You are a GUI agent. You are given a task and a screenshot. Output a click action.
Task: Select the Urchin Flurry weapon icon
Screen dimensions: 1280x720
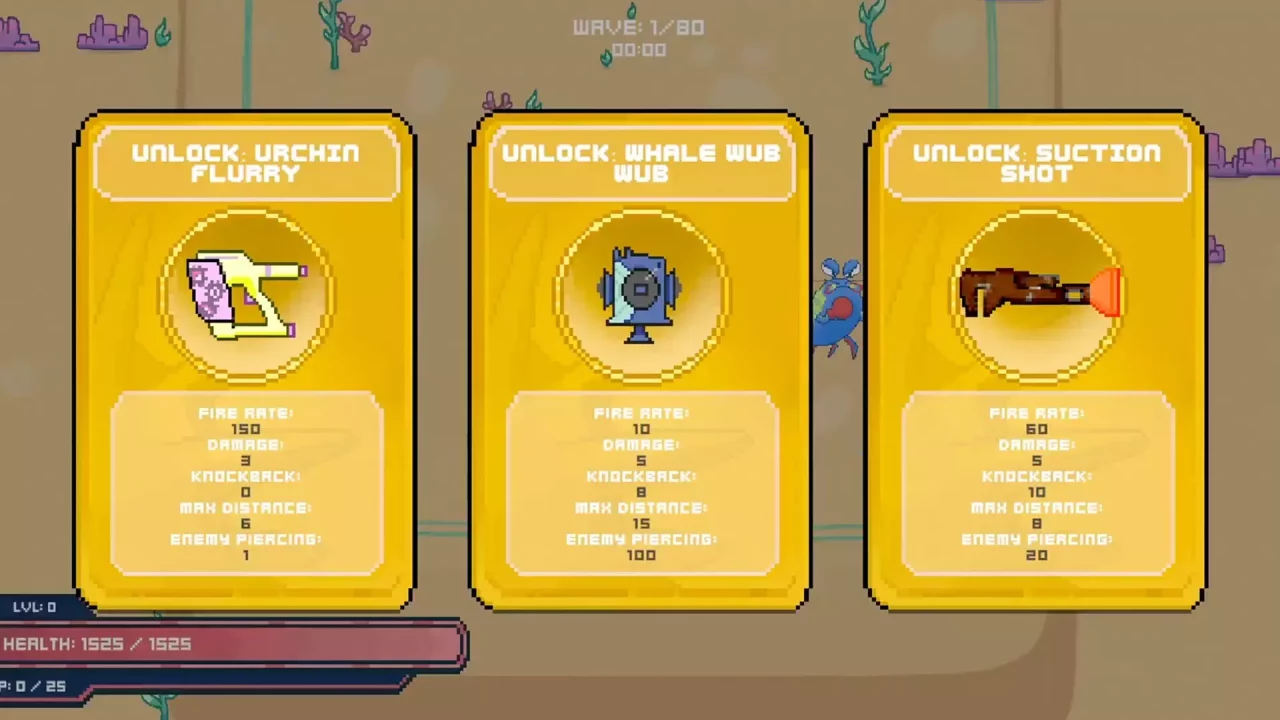[x=245, y=295]
